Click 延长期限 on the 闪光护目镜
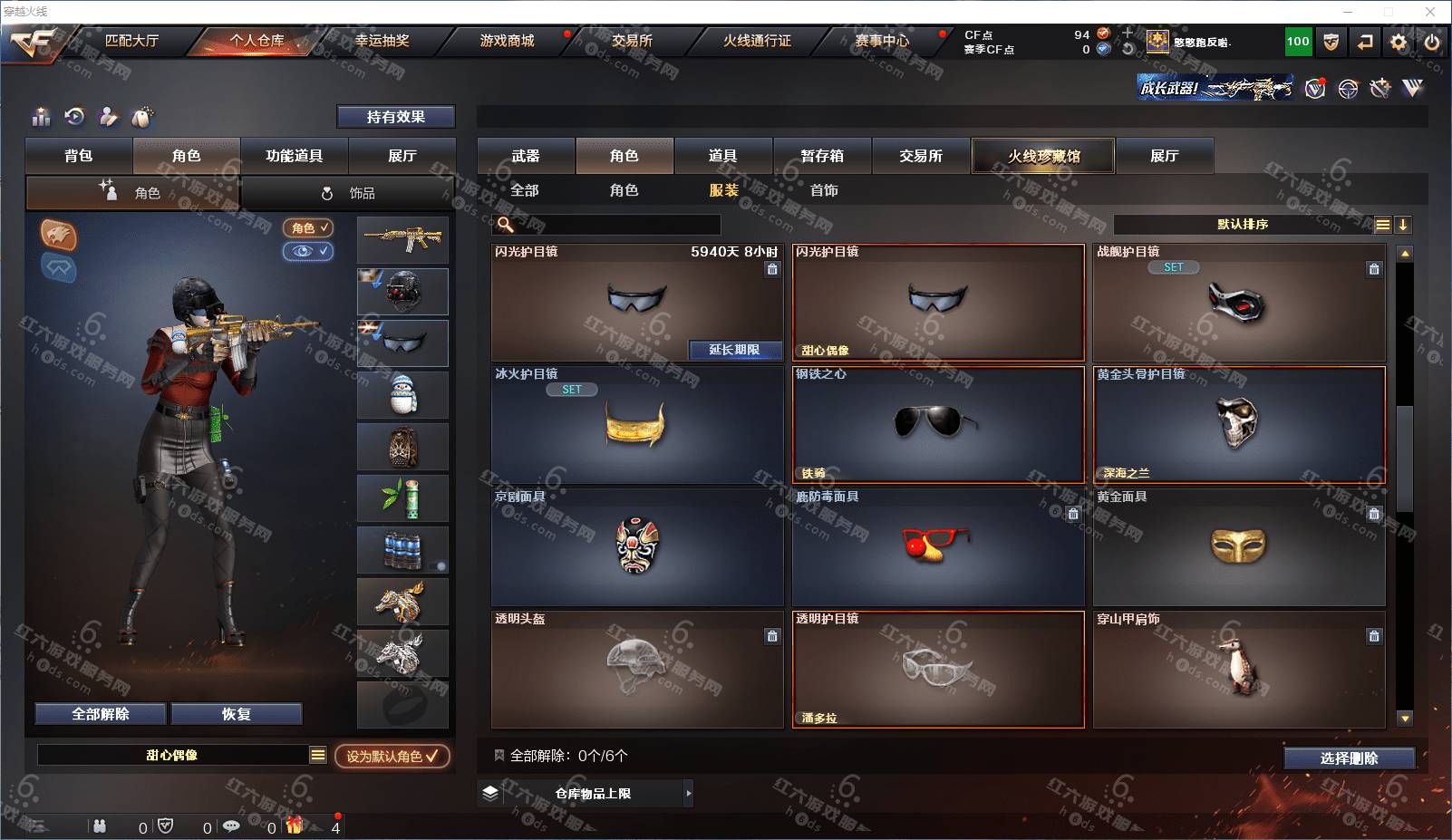 734,350
